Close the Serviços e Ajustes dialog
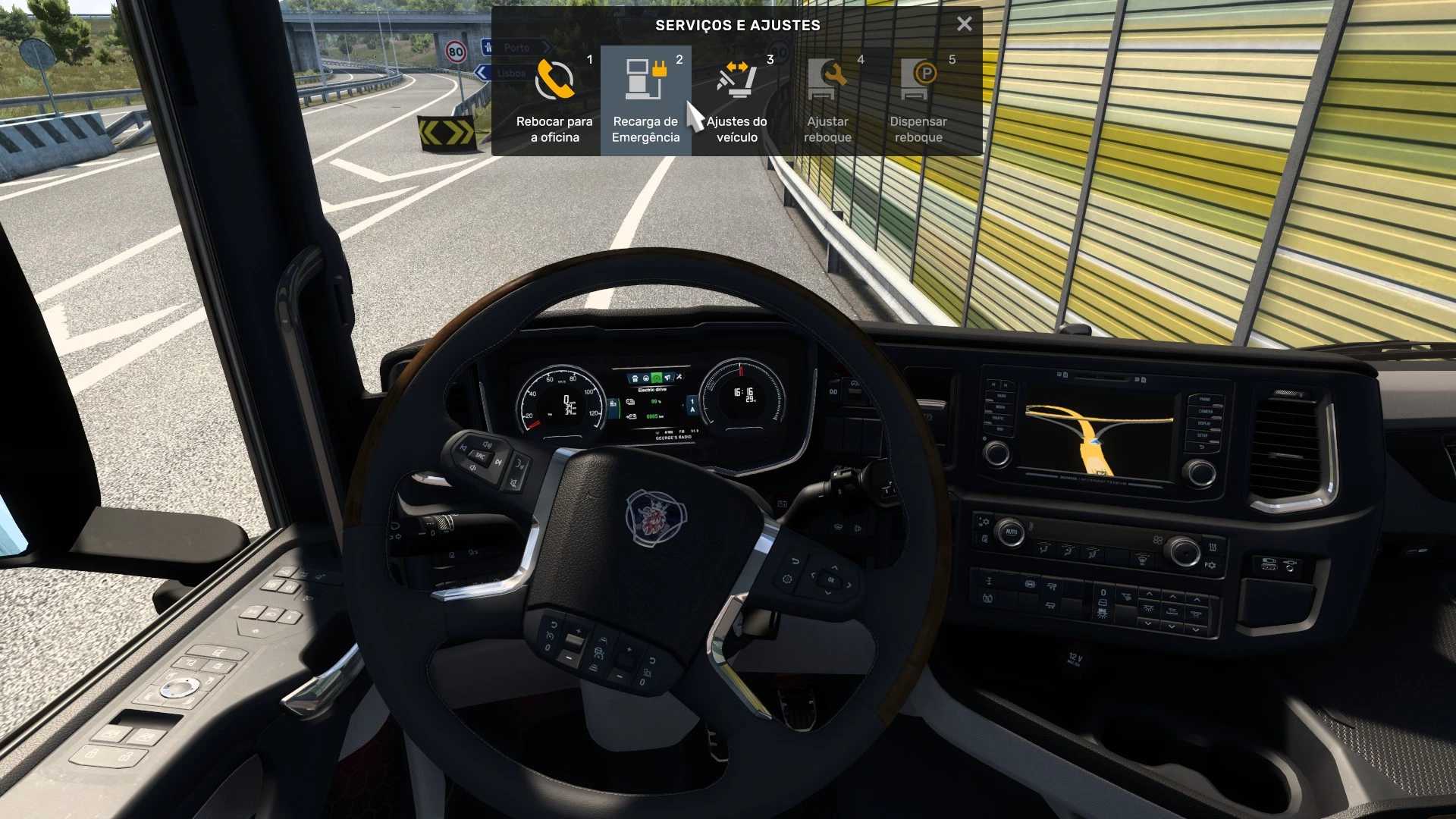Image resolution: width=1456 pixels, height=819 pixels. click(x=964, y=24)
